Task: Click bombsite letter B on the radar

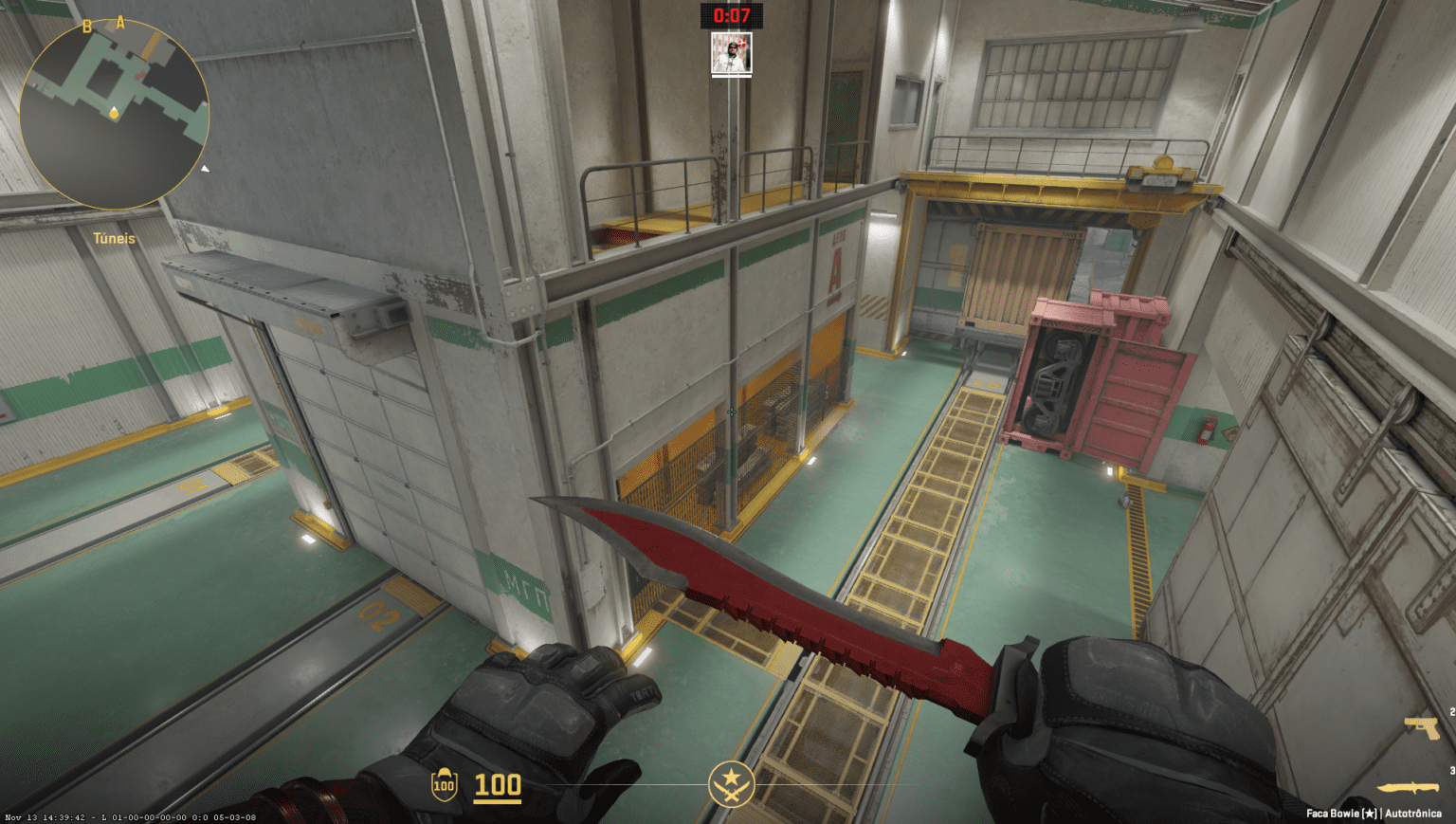Action: (86, 27)
